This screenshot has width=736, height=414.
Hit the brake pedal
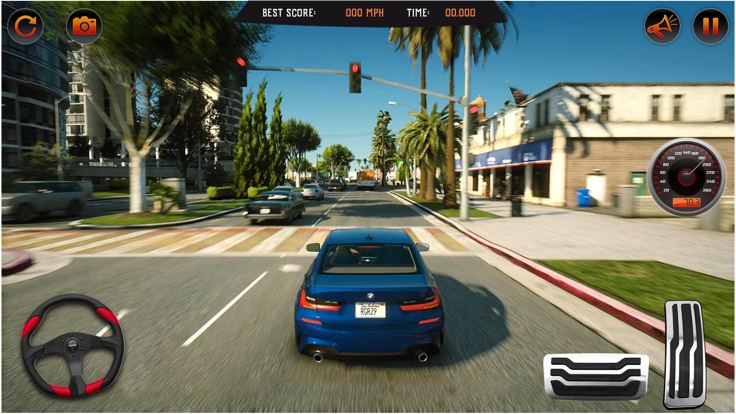click(x=595, y=376)
